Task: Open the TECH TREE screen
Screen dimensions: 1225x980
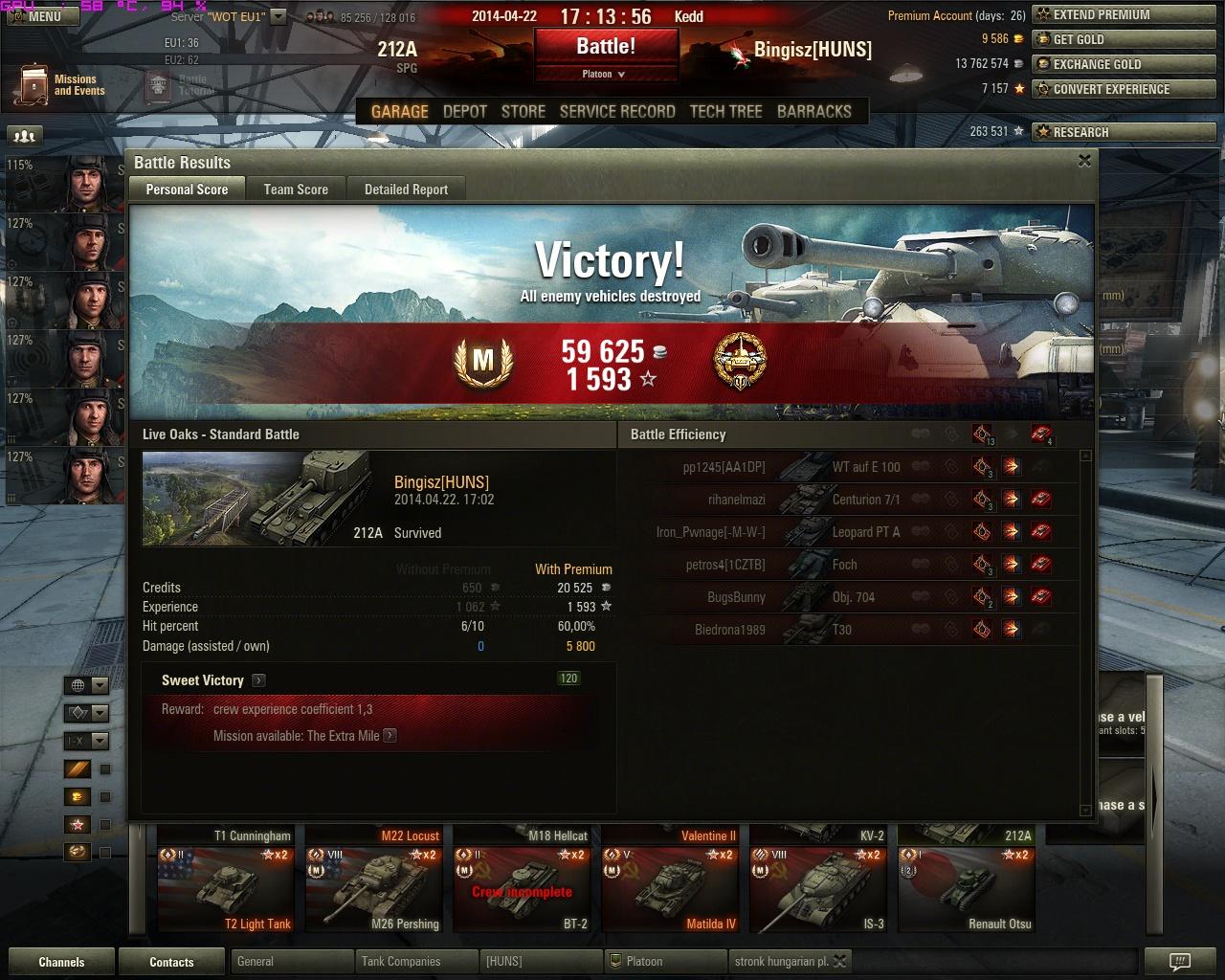Action: click(x=725, y=111)
